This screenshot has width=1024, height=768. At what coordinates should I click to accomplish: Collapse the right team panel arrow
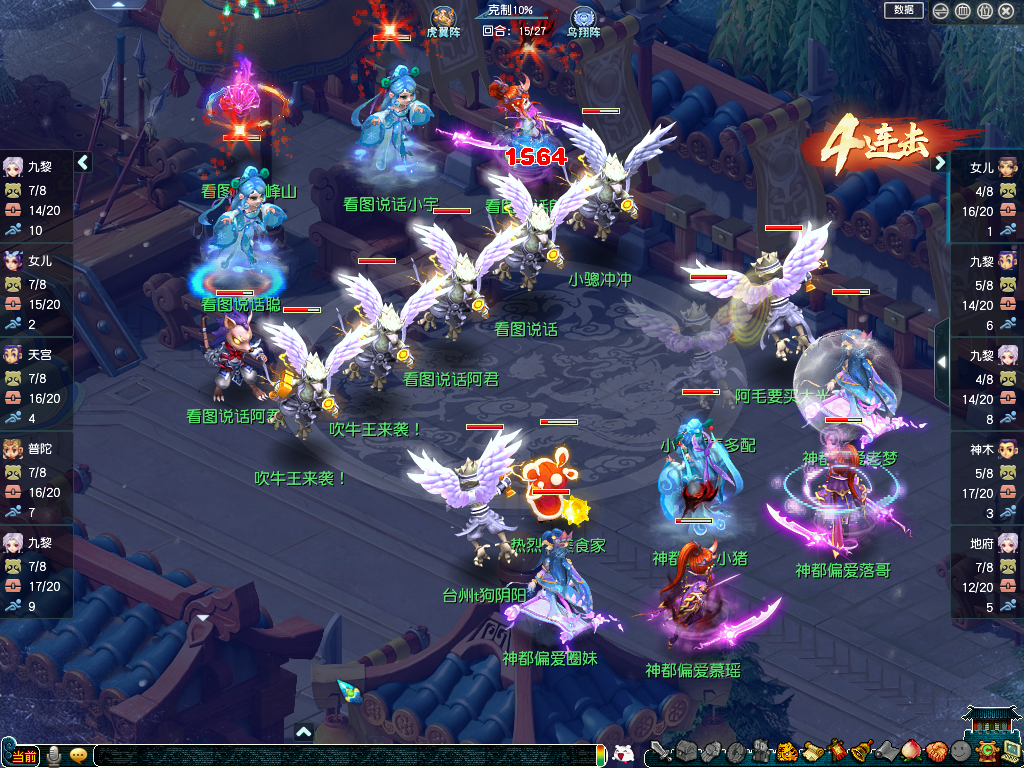pyautogui.click(x=940, y=162)
